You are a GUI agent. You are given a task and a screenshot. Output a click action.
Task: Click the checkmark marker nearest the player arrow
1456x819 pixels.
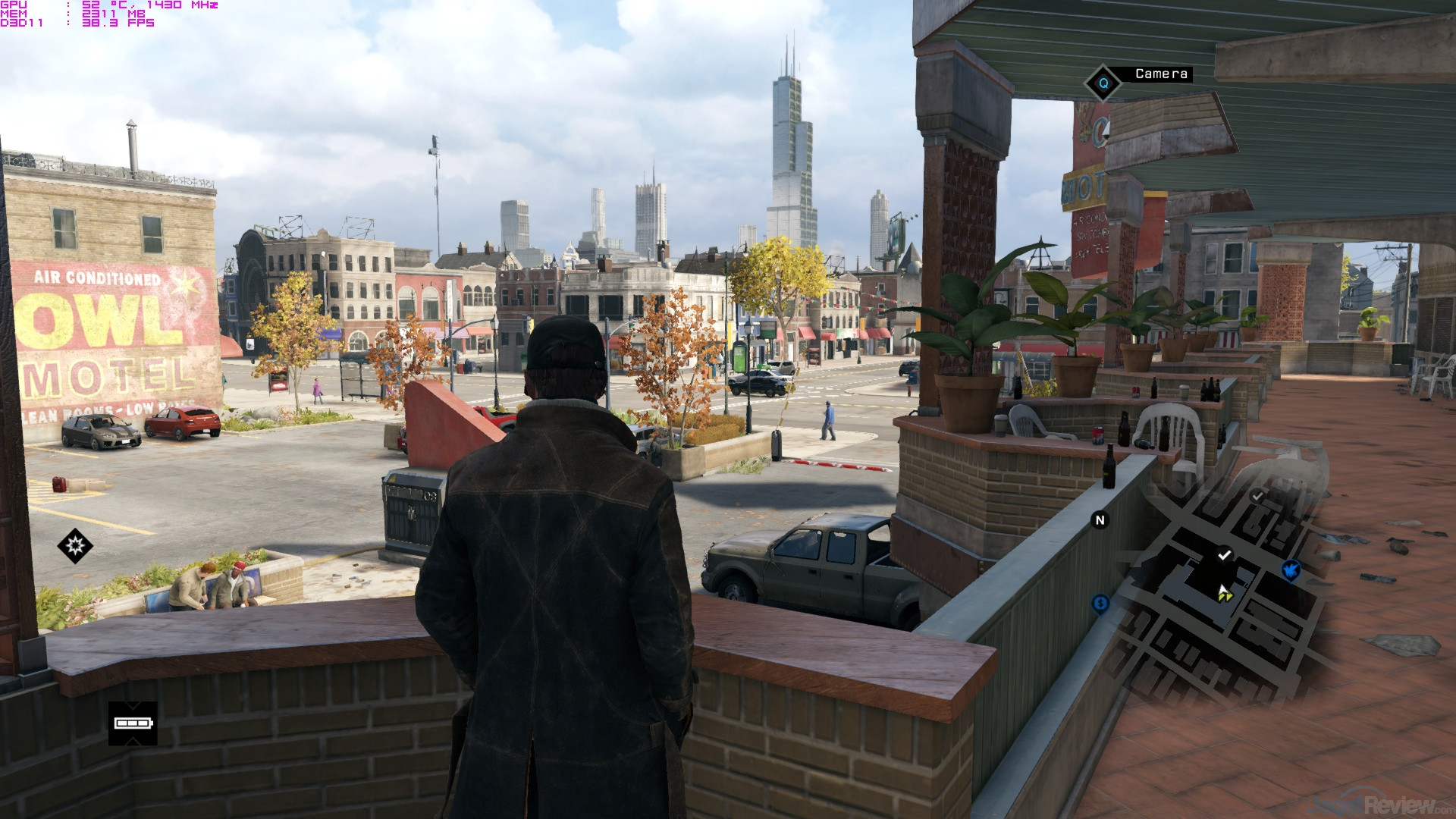pyautogui.click(x=1224, y=555)
